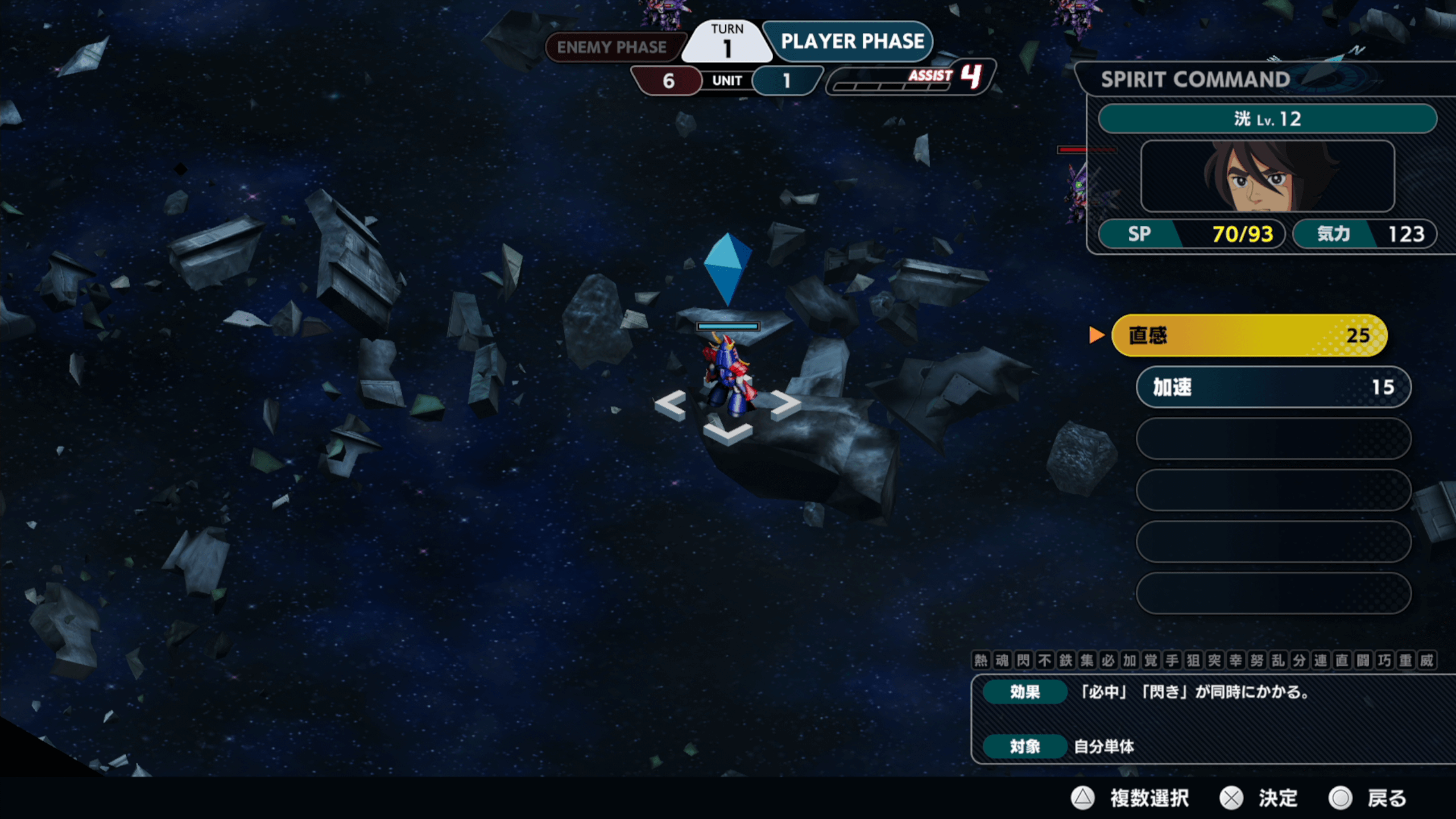Click the 威 spirit status icon
The width and height of the screenshot is (1456, 819).
pos(1427,660)
